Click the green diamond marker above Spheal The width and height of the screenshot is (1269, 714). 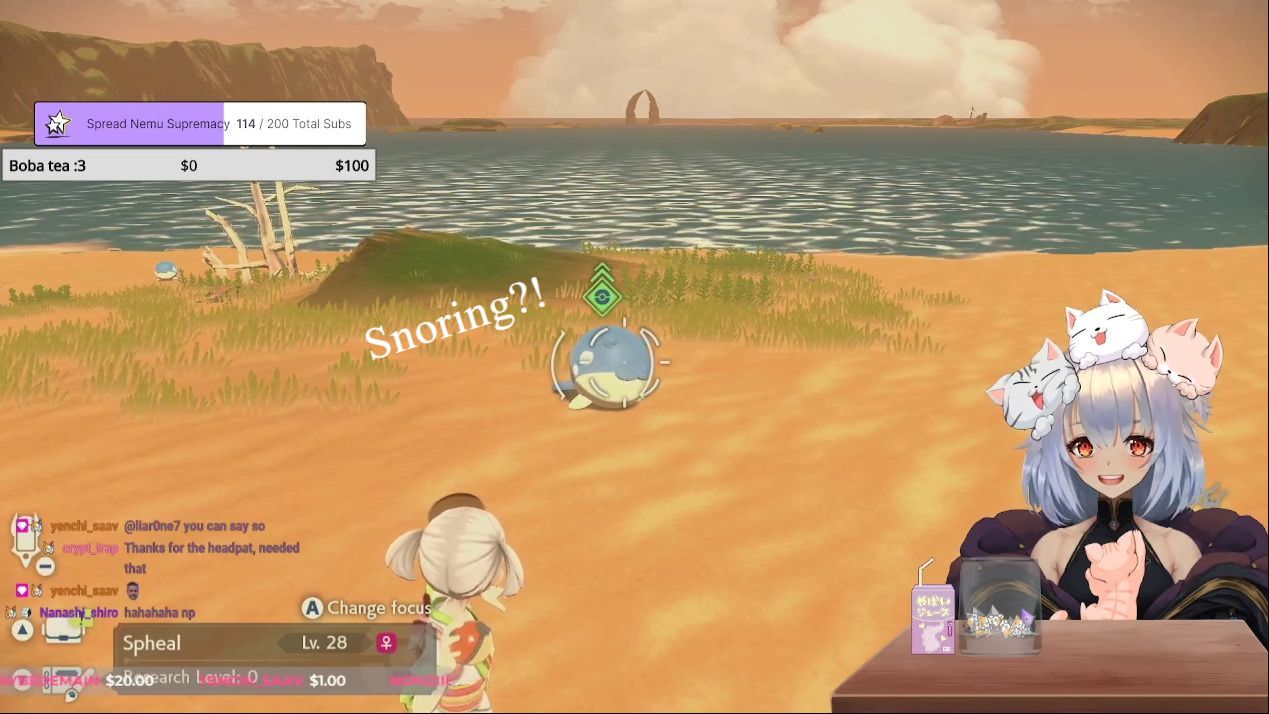click(x=601, y=296)
